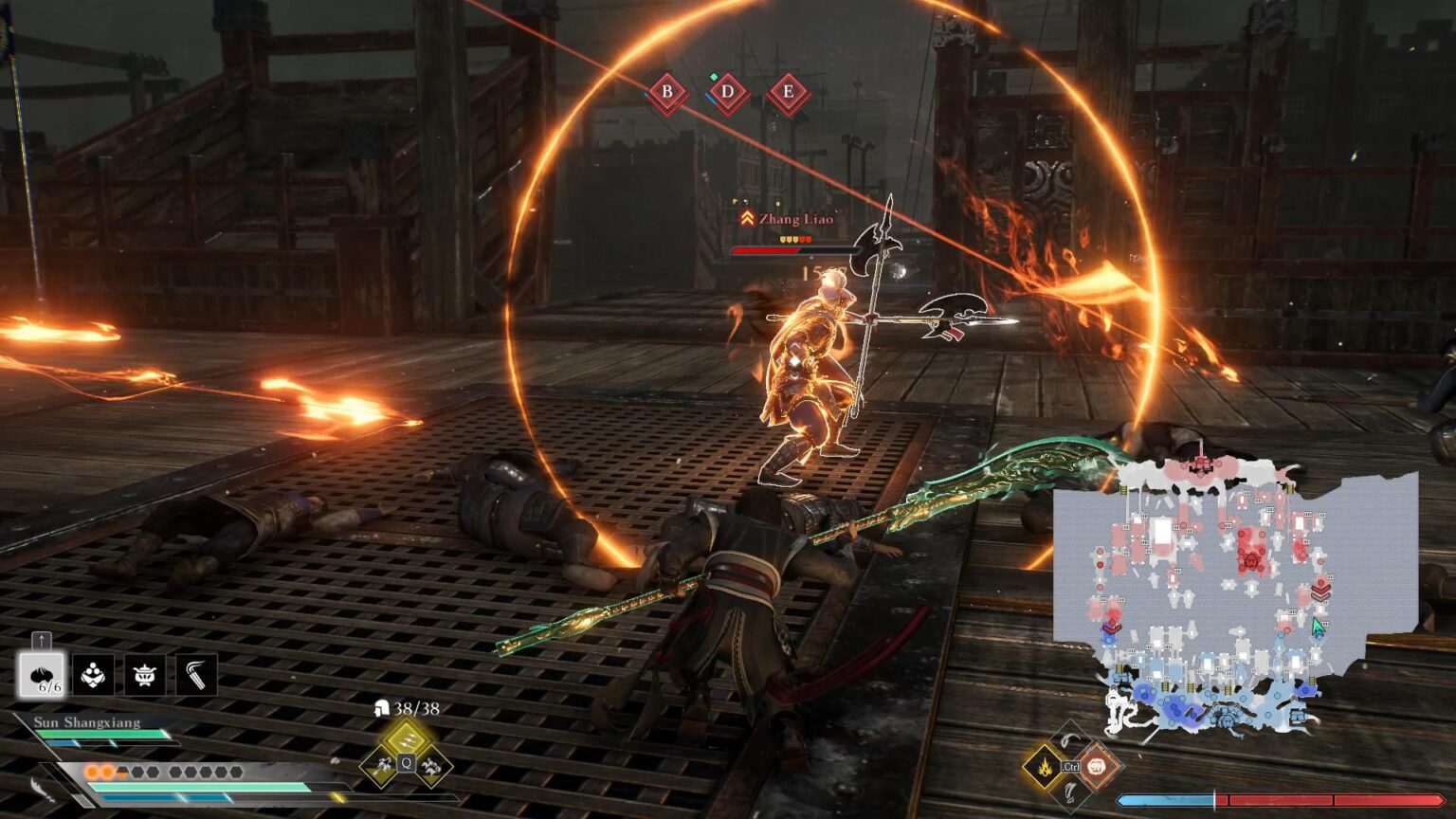Click the Zhang Liao name label

[794, 219]
